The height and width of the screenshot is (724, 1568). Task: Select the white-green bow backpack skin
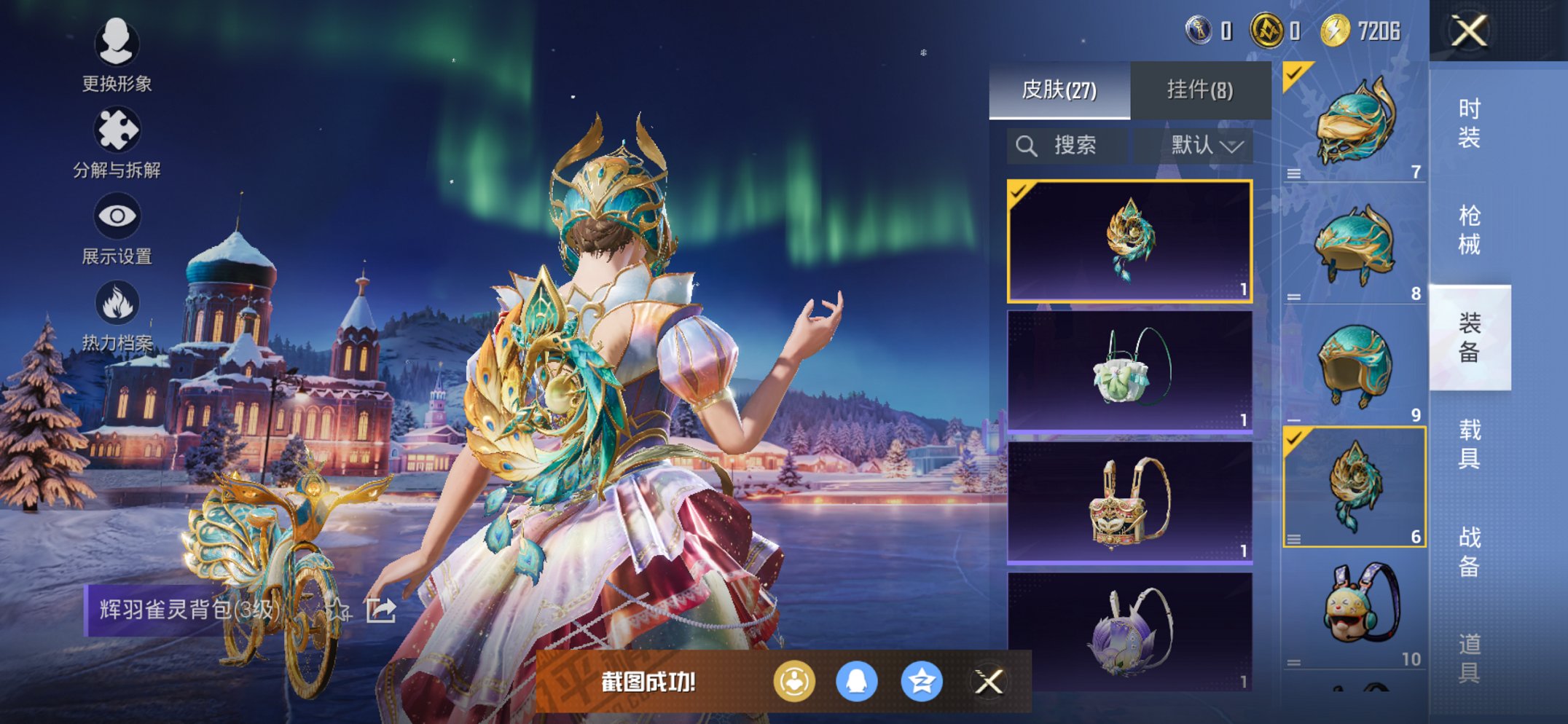(1129, 370)
